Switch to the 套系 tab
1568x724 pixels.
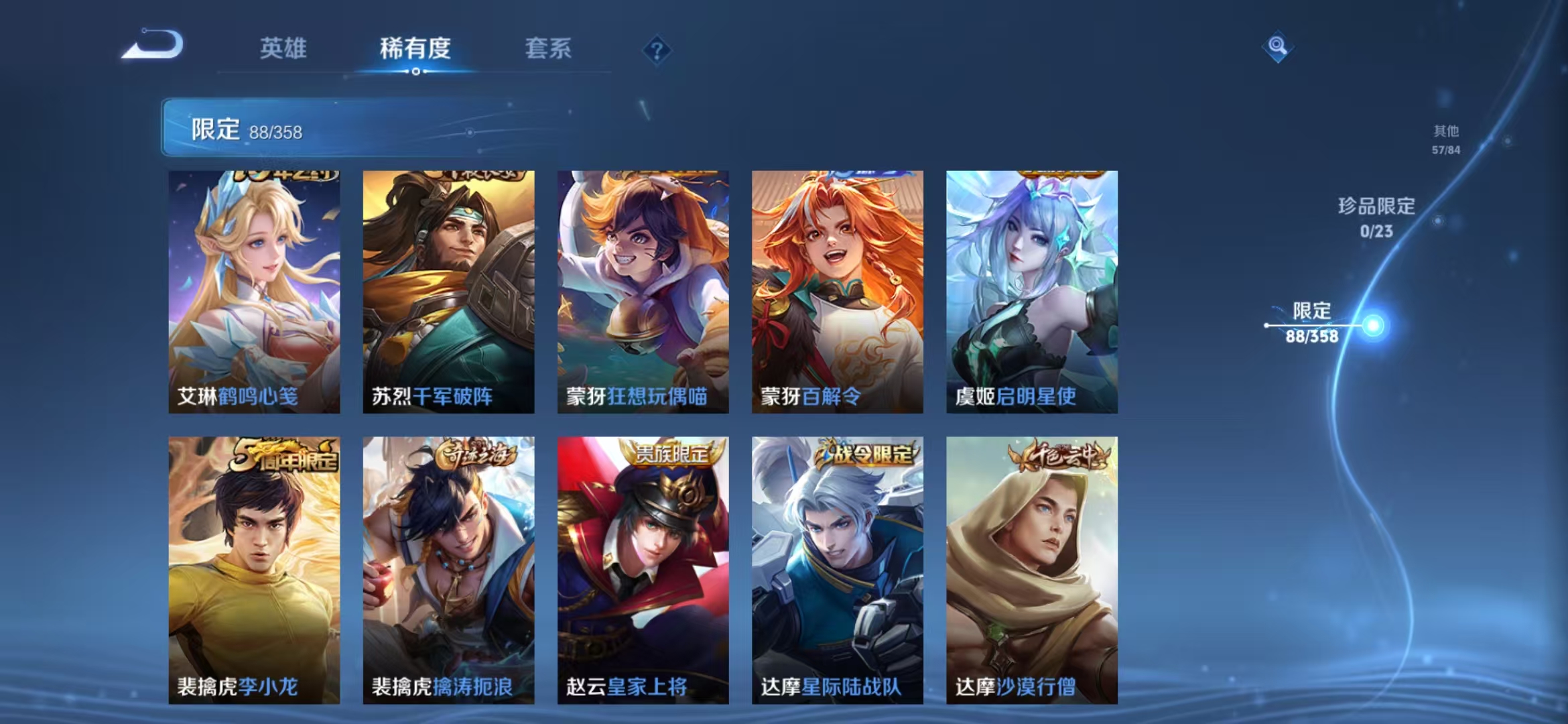548,48
